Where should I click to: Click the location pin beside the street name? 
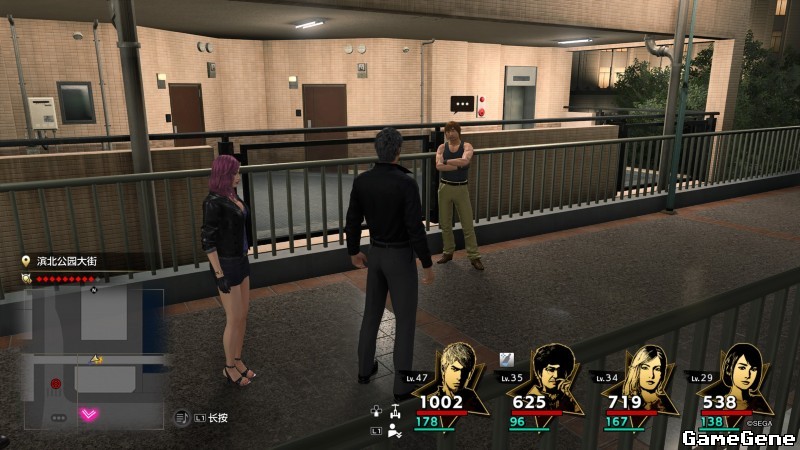26,261
